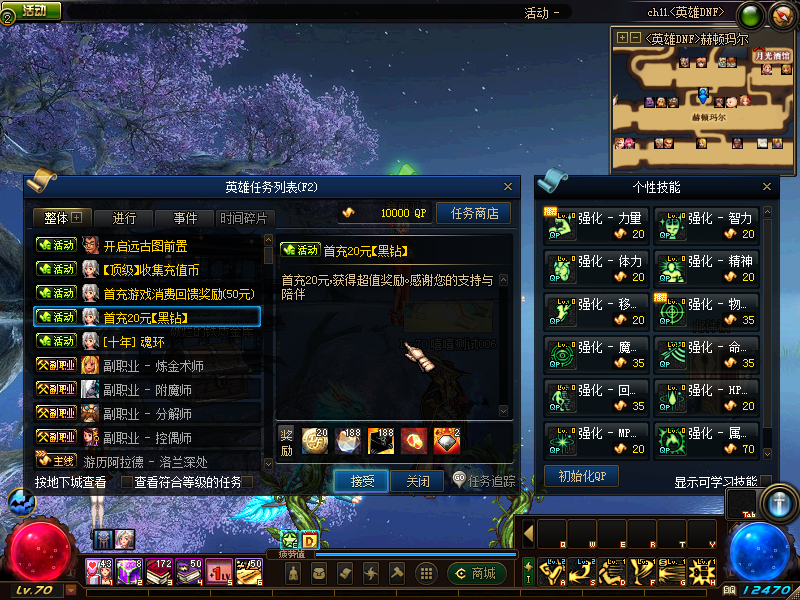Image resolution: width=800 pixels, height=600 pixels.
Task: Close the 个性技能 skill panel
Action: tap(767, 187)
